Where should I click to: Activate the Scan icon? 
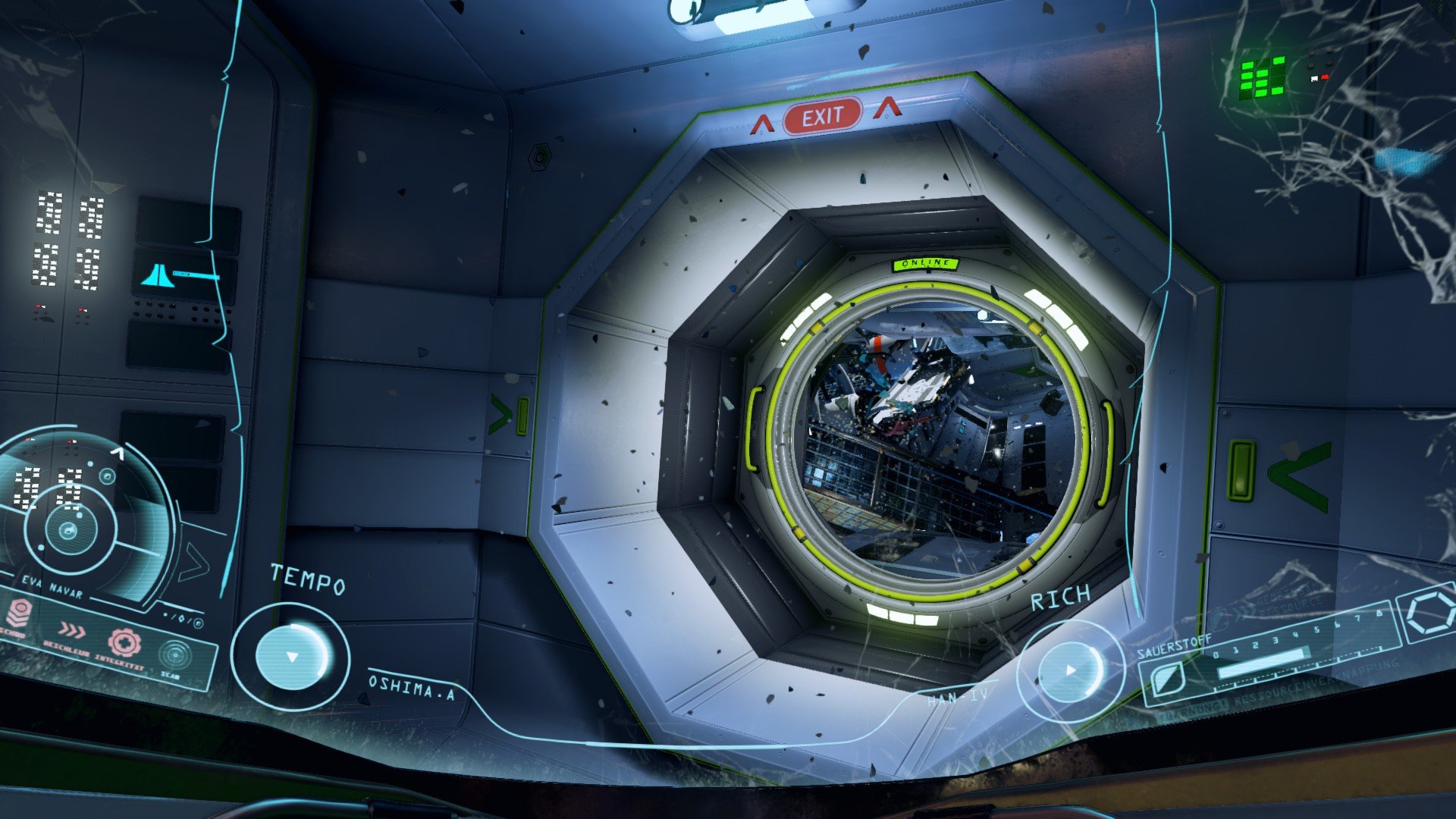pos(175,654)
